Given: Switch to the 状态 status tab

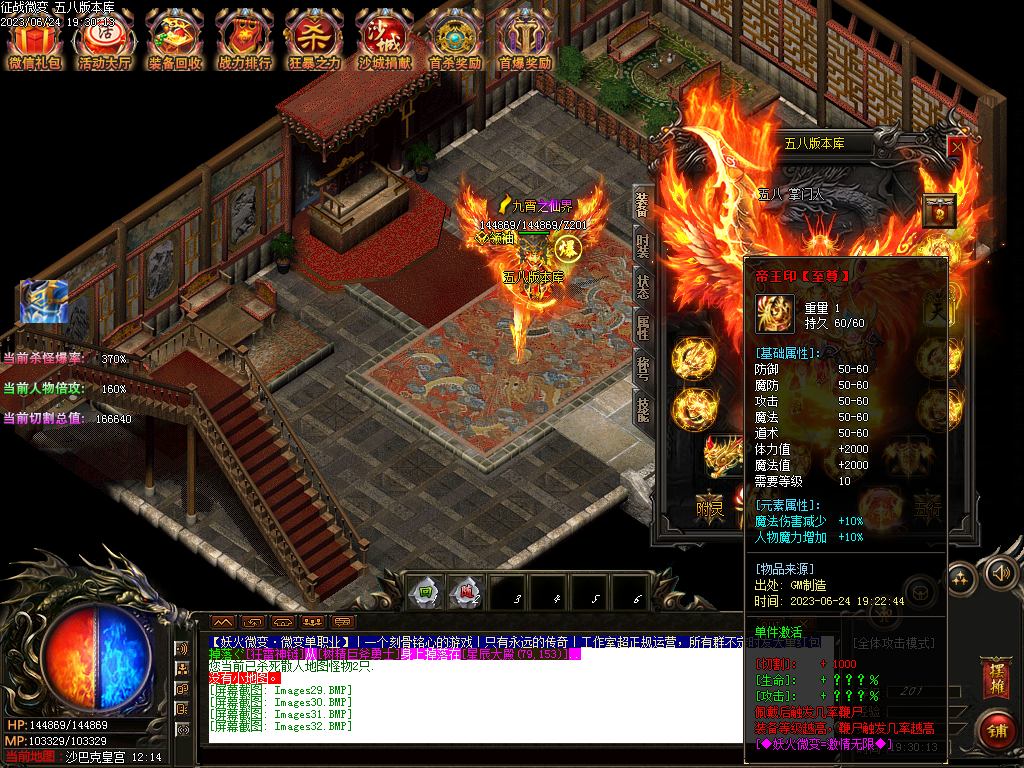Looking at the screenshot, I should tap(642, 287).
